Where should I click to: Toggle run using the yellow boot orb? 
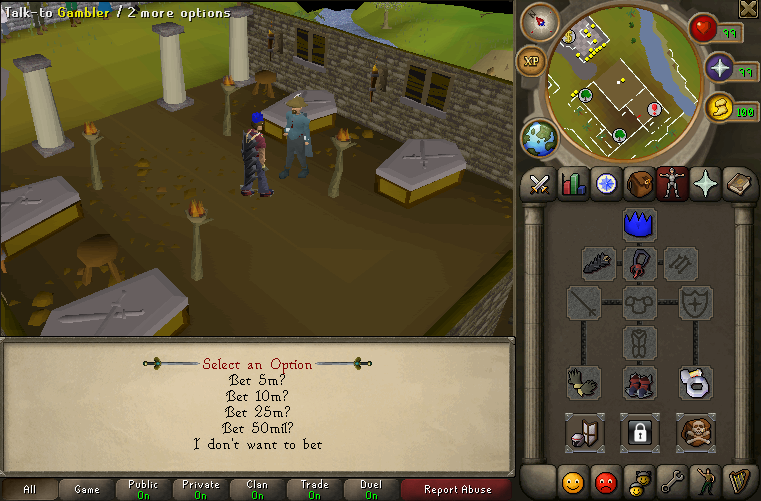[x=717, y=110]
